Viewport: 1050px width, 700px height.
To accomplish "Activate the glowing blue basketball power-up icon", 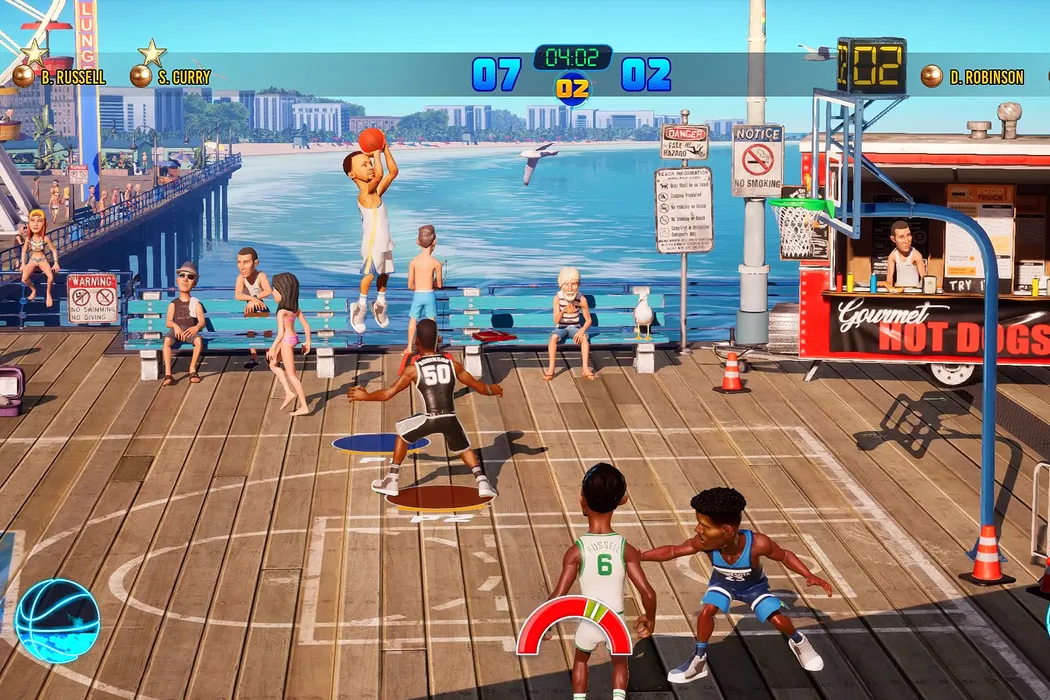I will pos(58,621).
